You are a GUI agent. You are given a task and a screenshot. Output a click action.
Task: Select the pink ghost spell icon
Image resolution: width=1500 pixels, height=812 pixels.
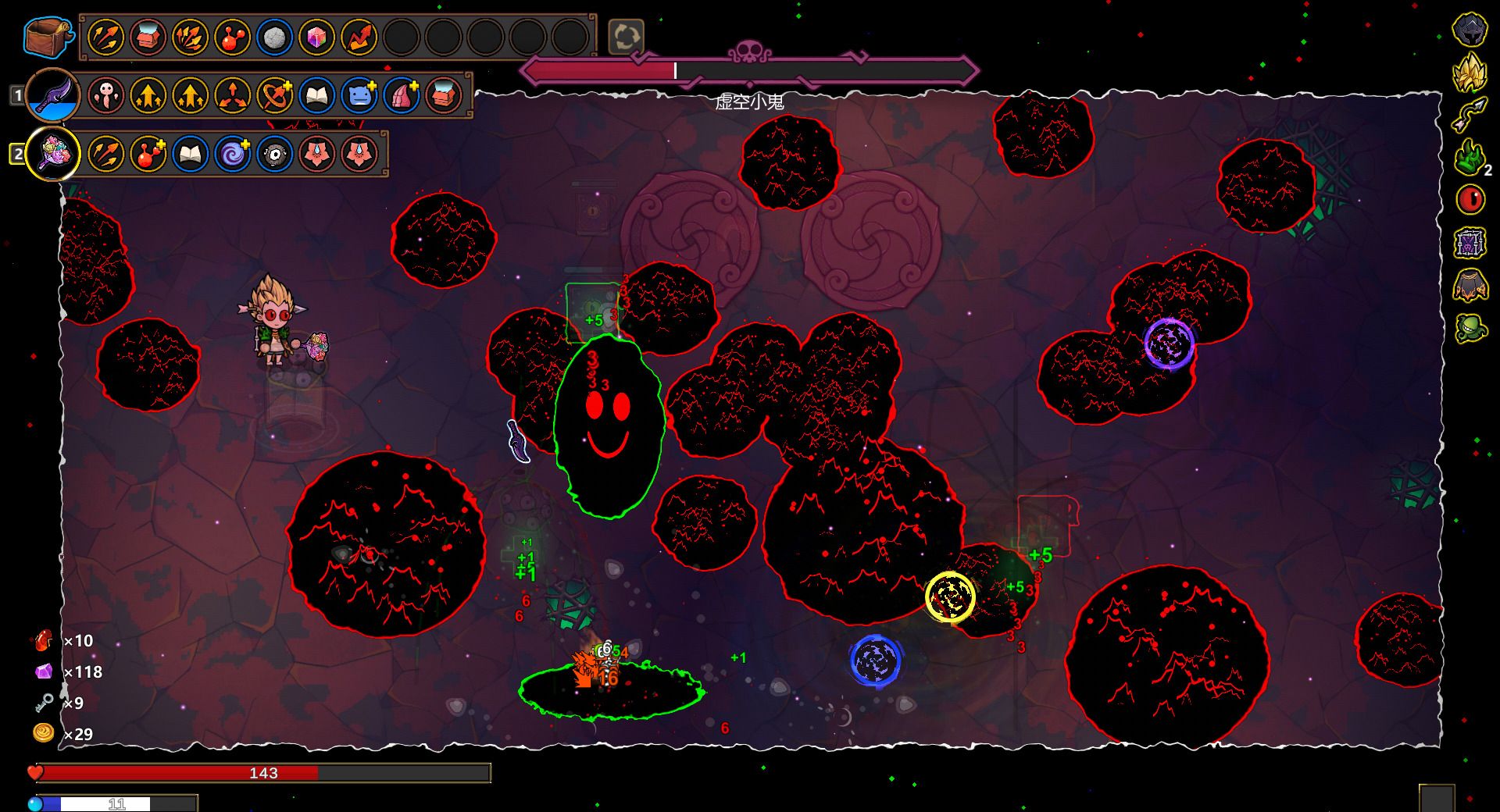pos(105,95)
